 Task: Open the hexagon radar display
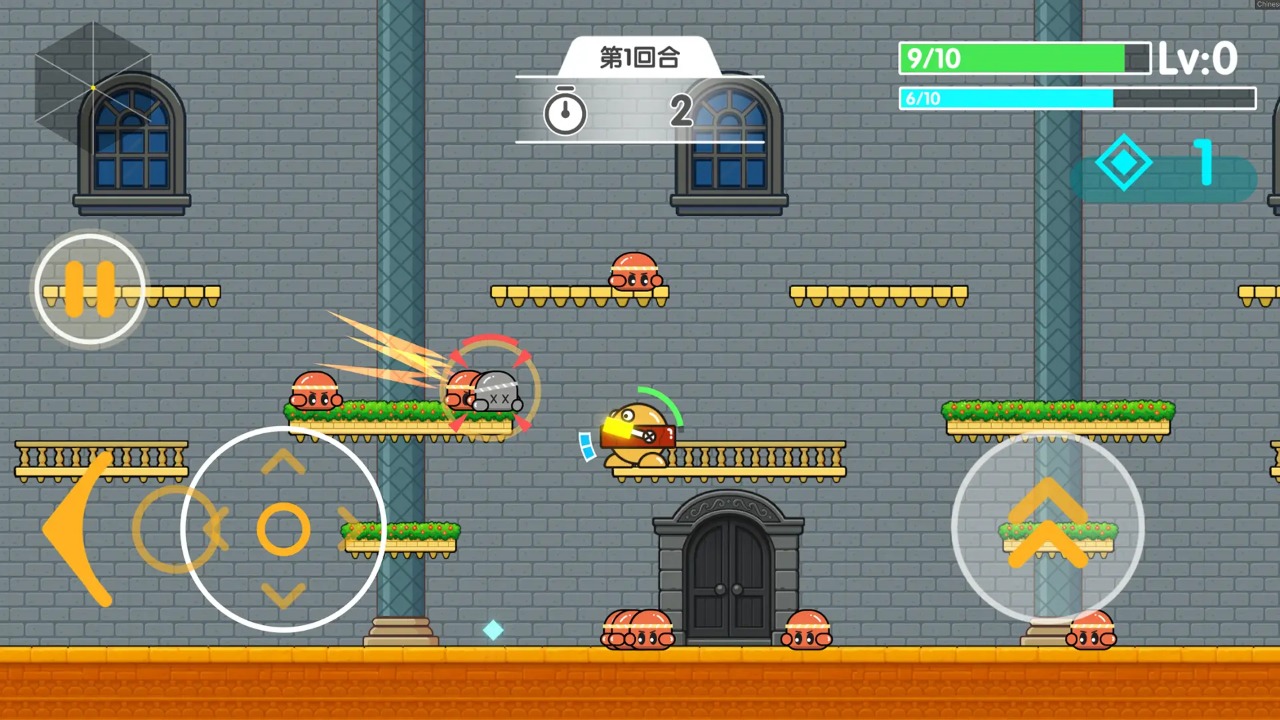[93, 88]
